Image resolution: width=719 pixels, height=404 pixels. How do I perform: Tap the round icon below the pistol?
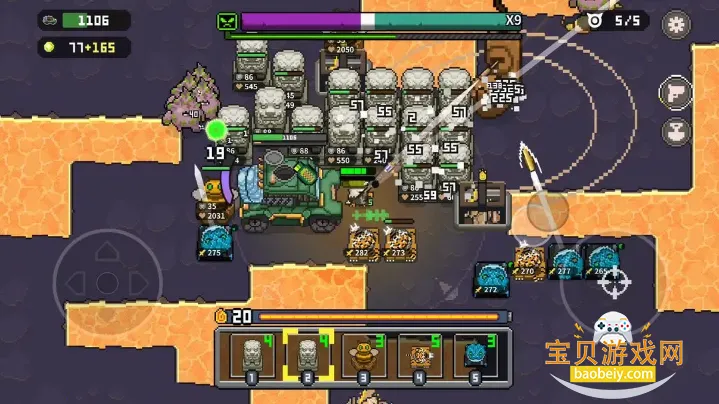point(675,132)
